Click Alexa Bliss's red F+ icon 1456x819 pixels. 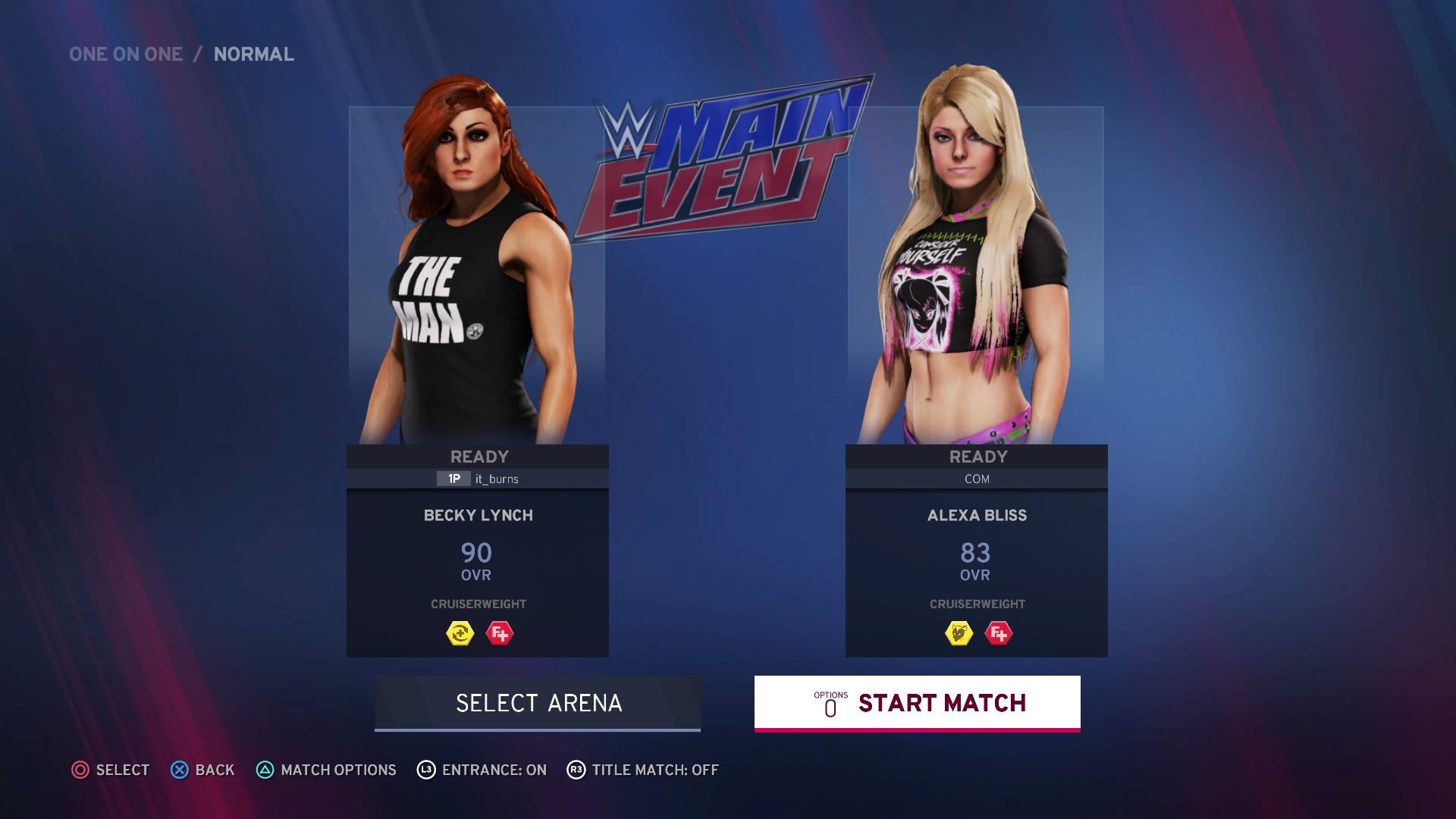click(999, 633)
